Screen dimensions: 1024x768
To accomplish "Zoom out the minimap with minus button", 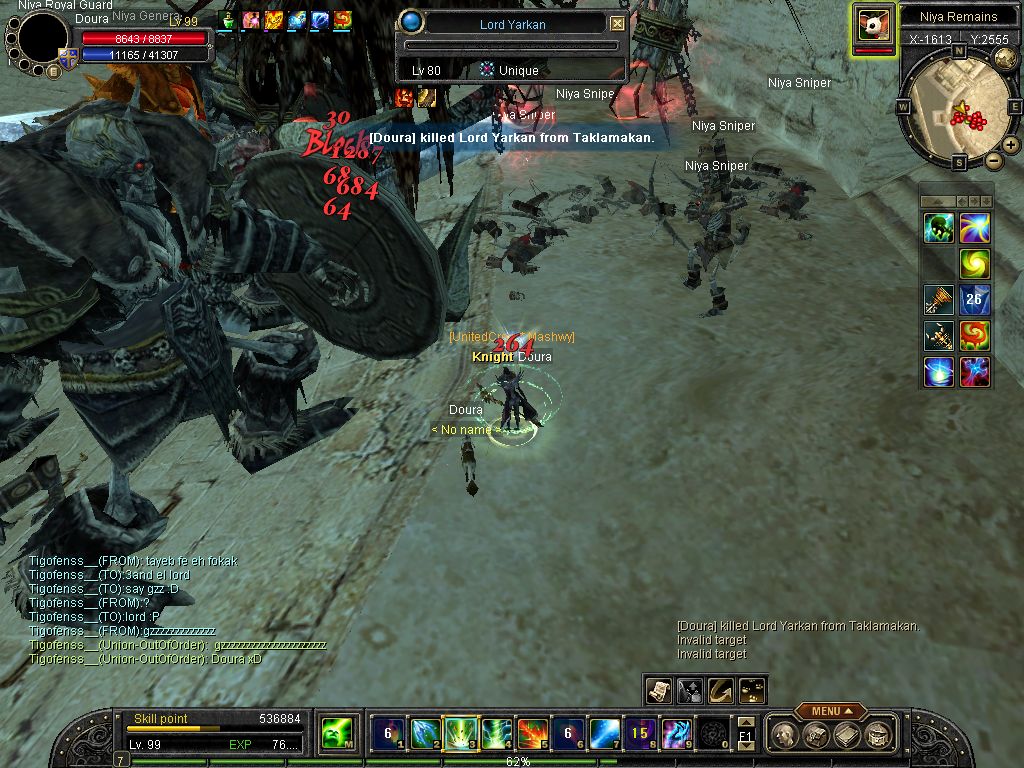I will click(993, 161).
